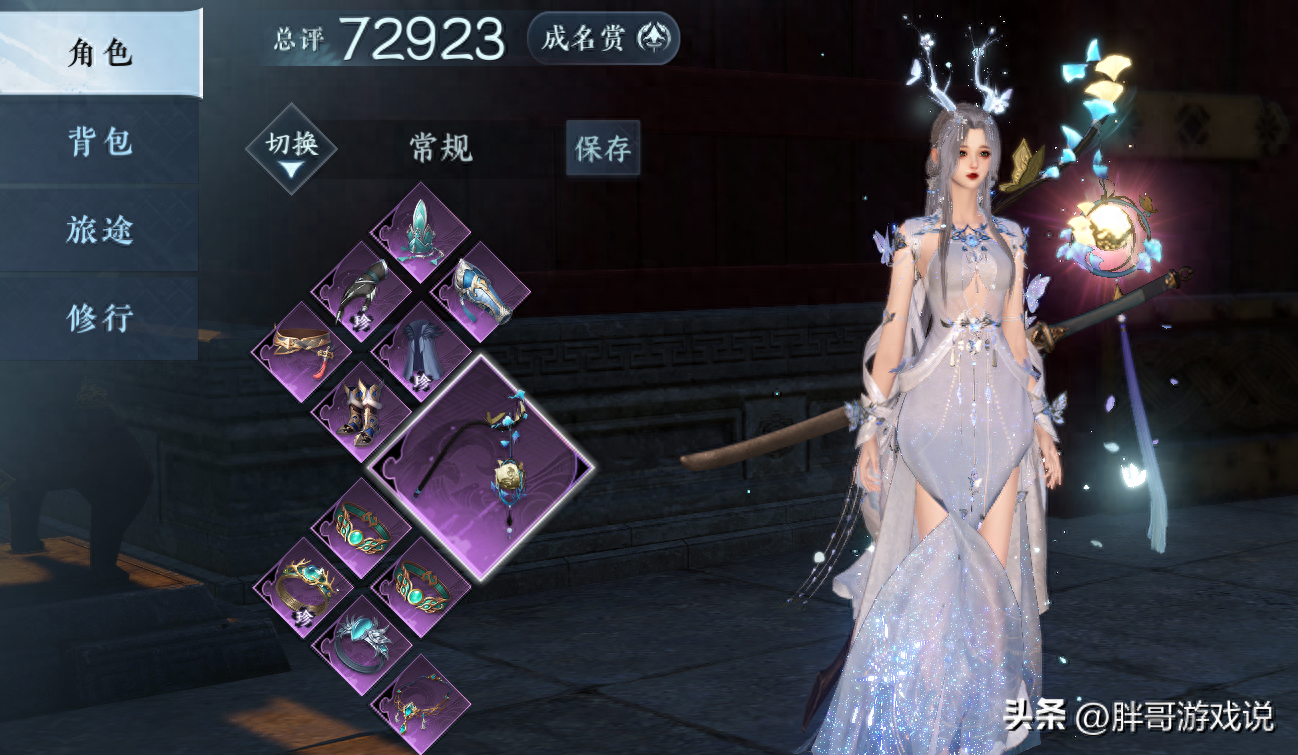Select the teal crystal headpiece slot
The height and width of the screenshot is (755, 1298).
tap(420, 232)
